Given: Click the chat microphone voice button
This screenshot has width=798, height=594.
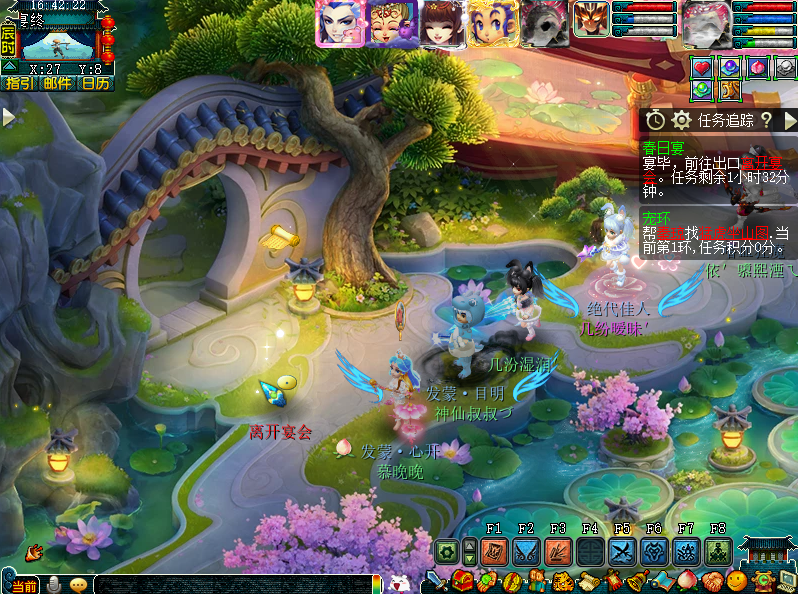Looking at the screenshot, I should [x=53, y=584].
